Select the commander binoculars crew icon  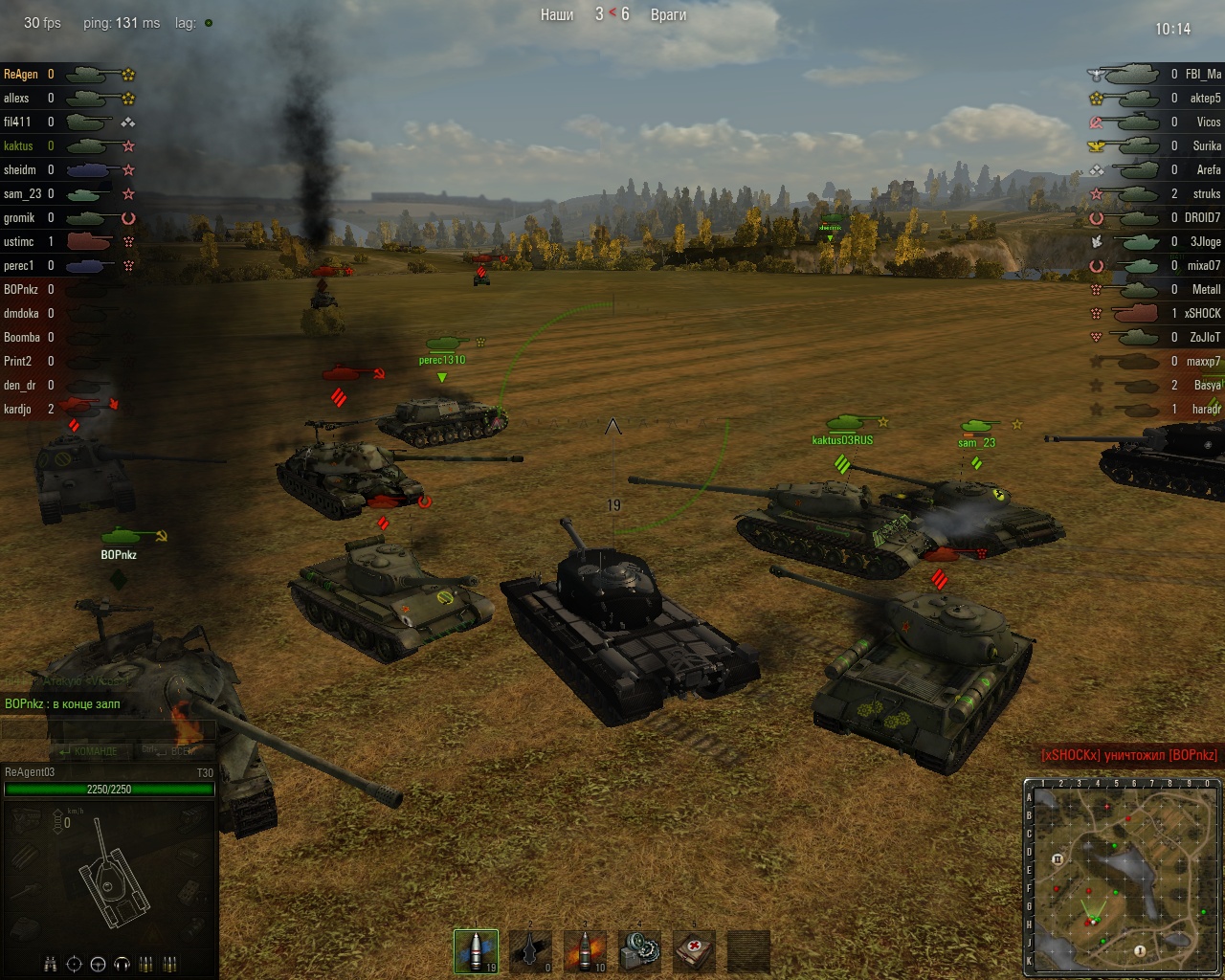(52, 964)
